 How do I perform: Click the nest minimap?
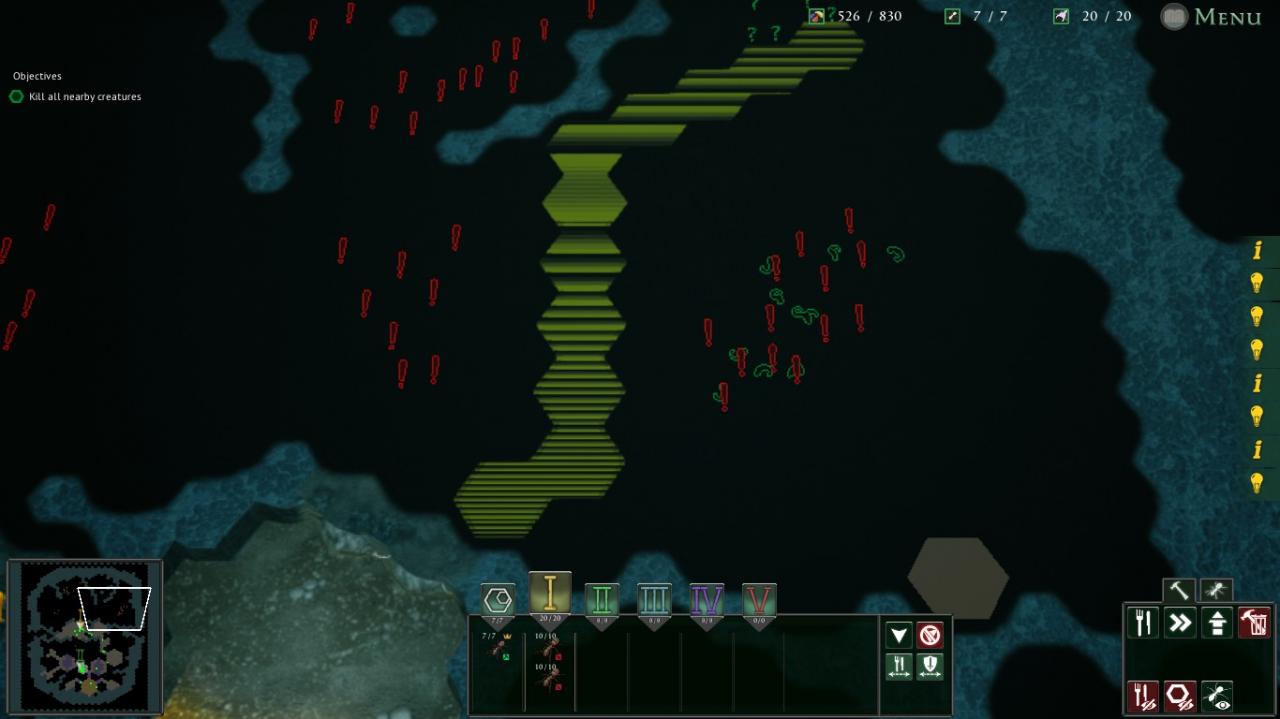coord(85,637)
